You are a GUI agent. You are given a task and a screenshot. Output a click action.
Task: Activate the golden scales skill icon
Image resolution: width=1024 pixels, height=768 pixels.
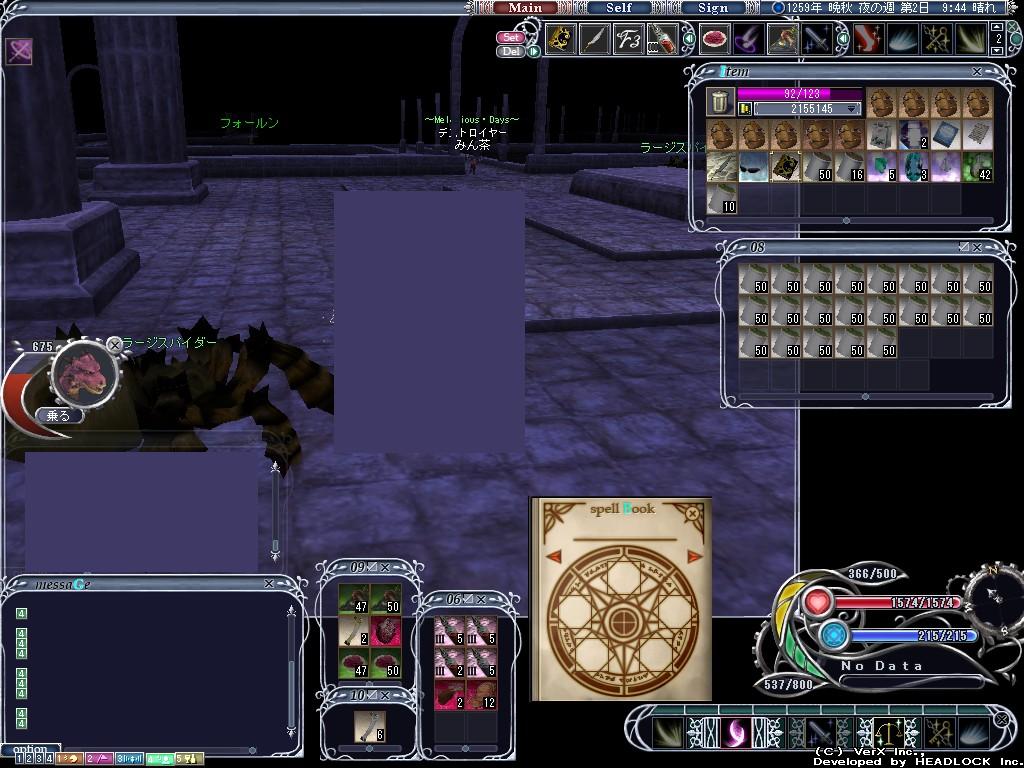pos(887,733)
